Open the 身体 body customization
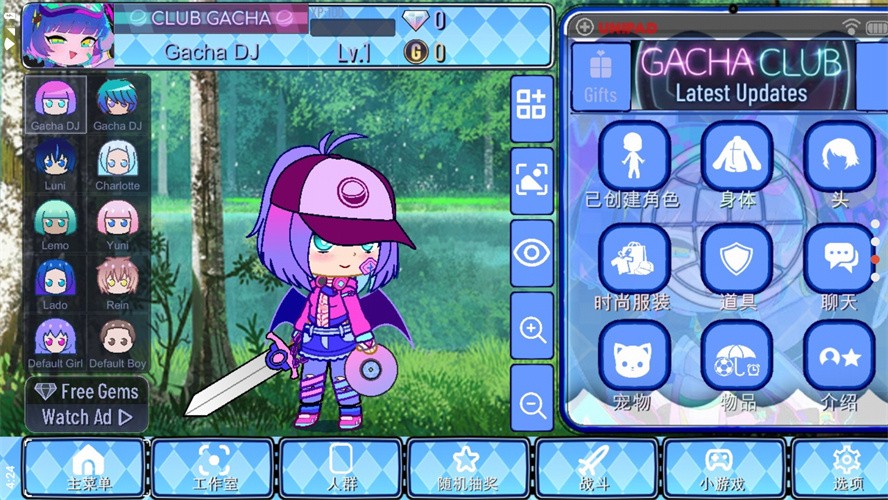This screenshot has width=888, height=500. (737, 163)
